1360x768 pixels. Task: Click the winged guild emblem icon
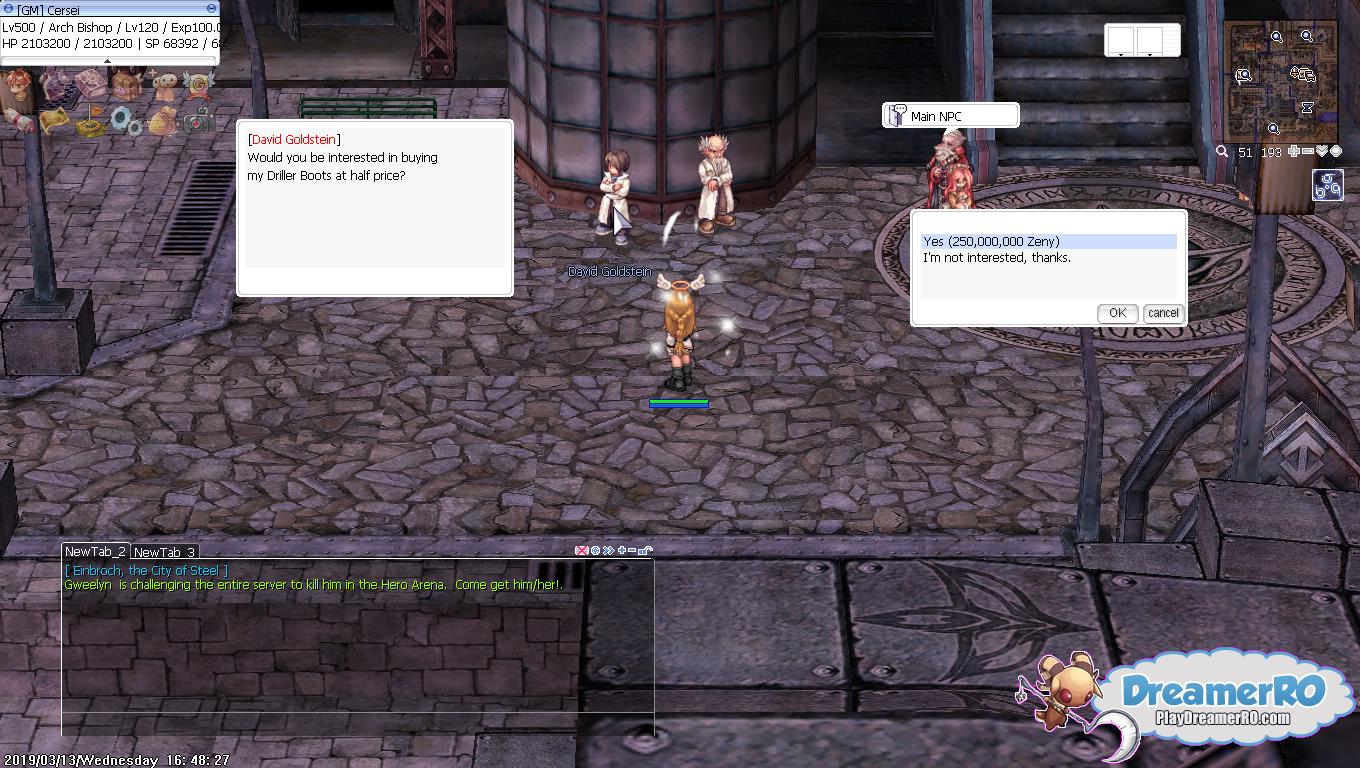pos(198,83)
